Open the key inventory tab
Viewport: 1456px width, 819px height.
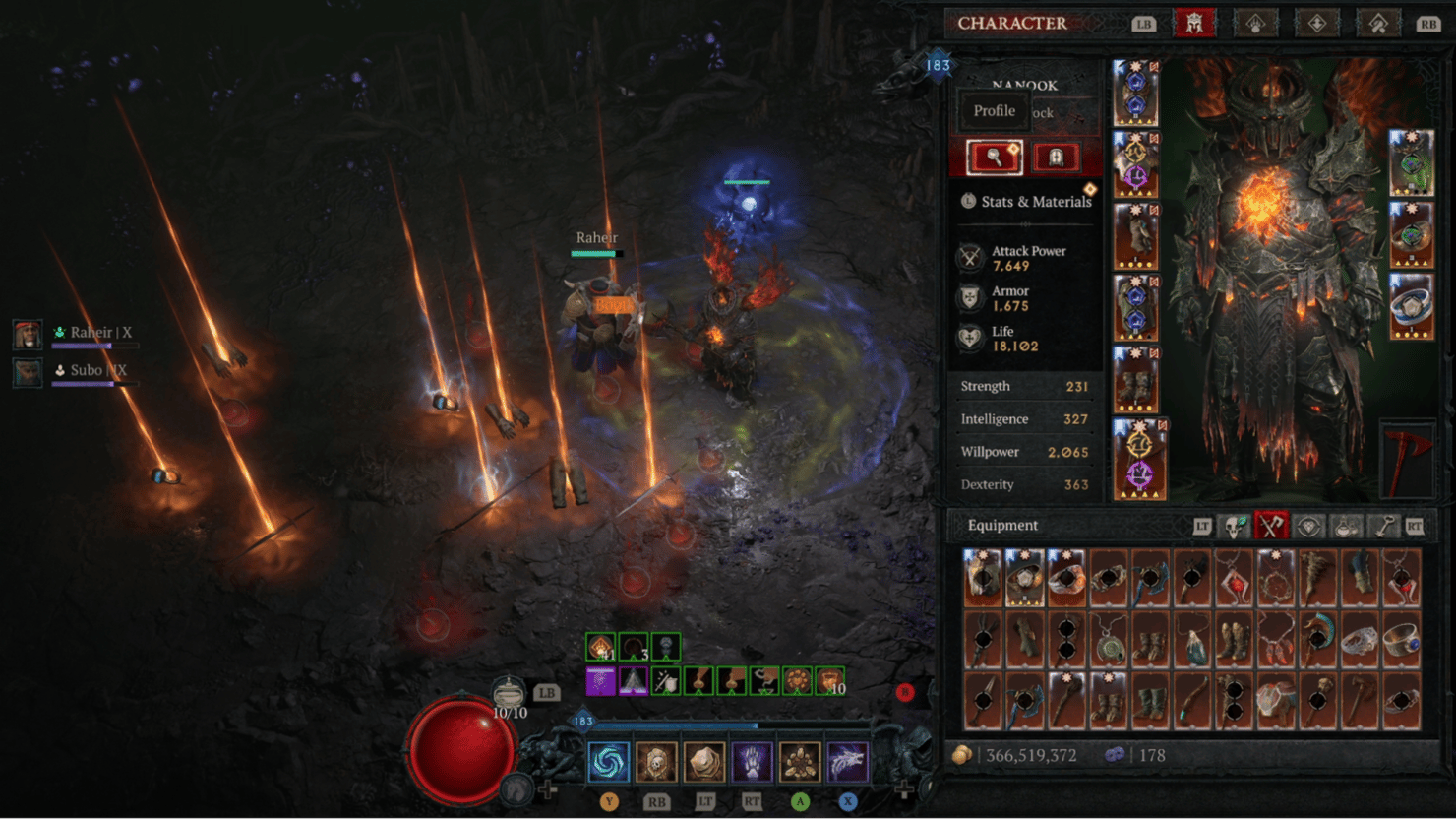click(1384, 527)
